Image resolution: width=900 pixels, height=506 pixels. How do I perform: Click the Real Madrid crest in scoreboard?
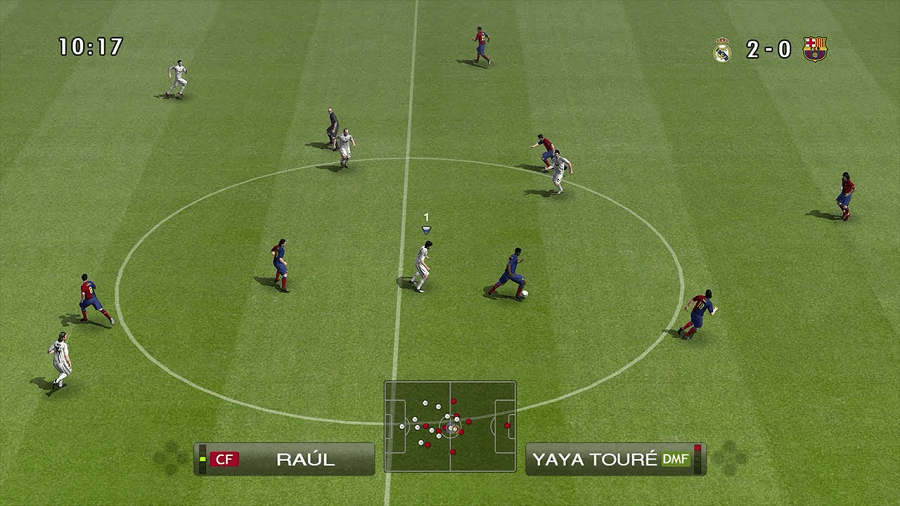(722, 49)
